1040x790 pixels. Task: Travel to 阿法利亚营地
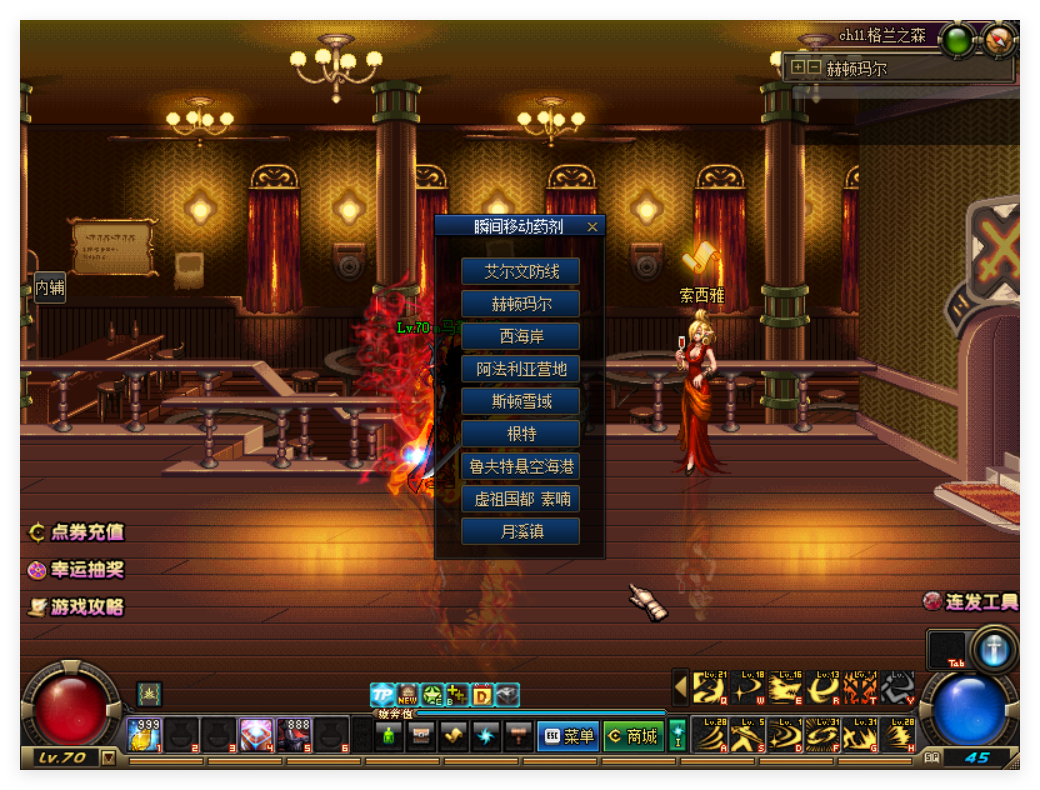click(520, 369)
